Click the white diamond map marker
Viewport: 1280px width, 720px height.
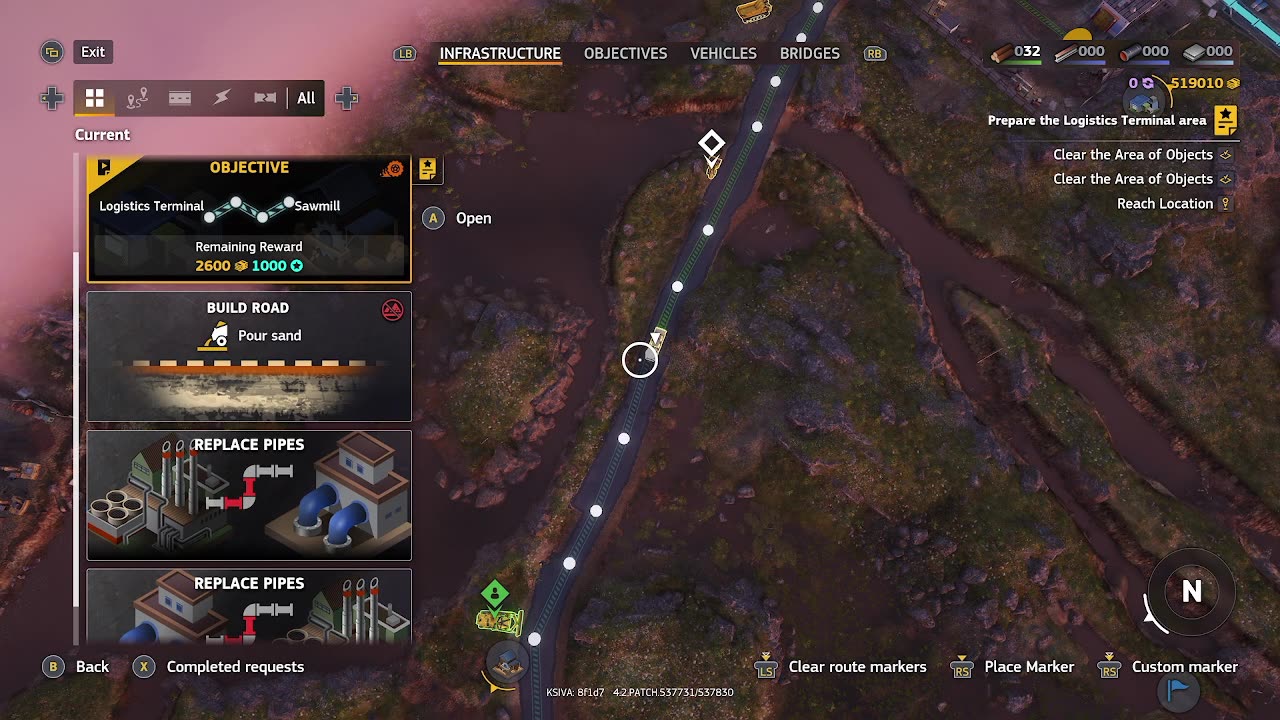click(x=711, y=143)
